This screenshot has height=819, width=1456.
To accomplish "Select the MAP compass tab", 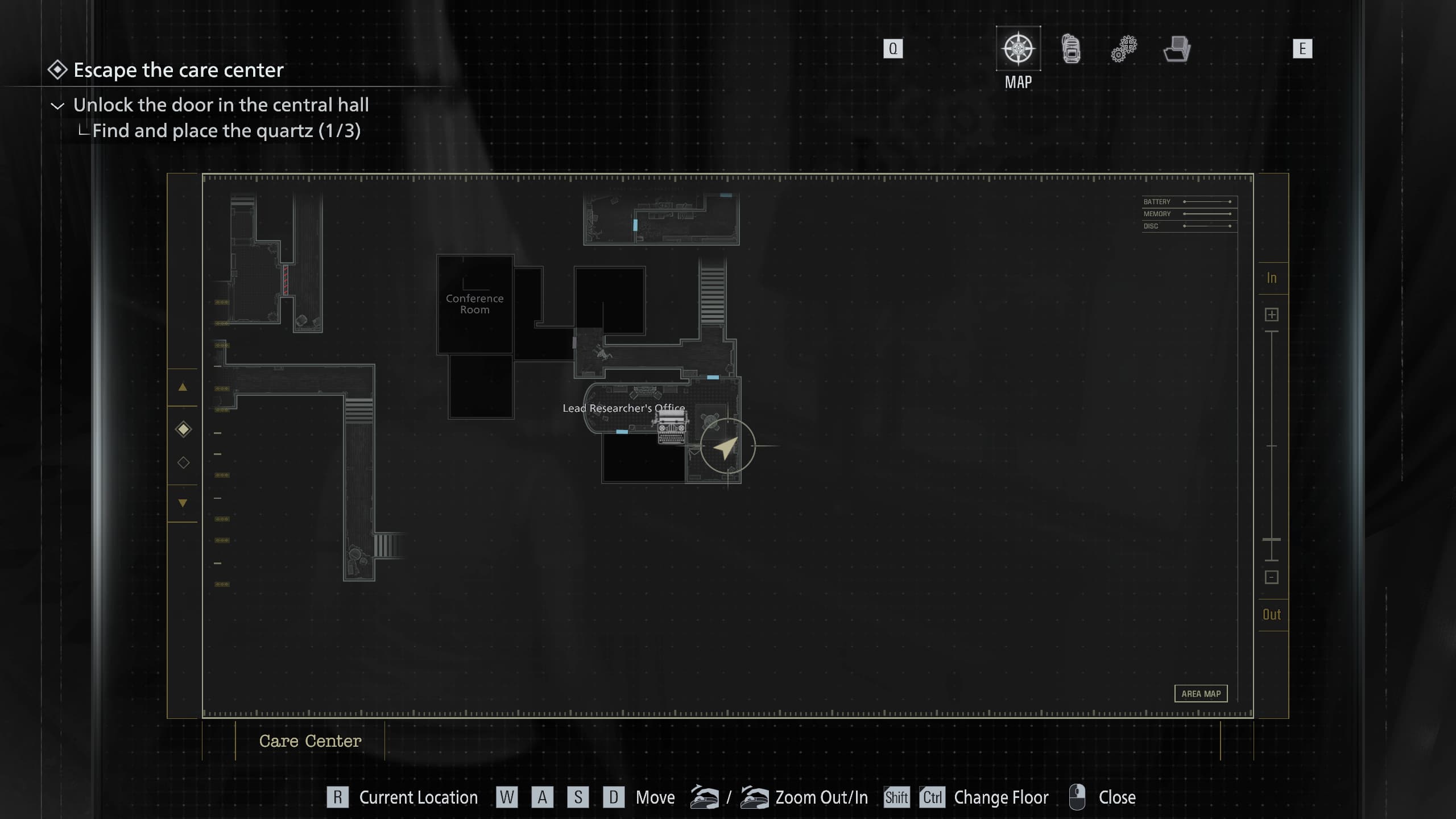I will click(x=1018, y=49).
